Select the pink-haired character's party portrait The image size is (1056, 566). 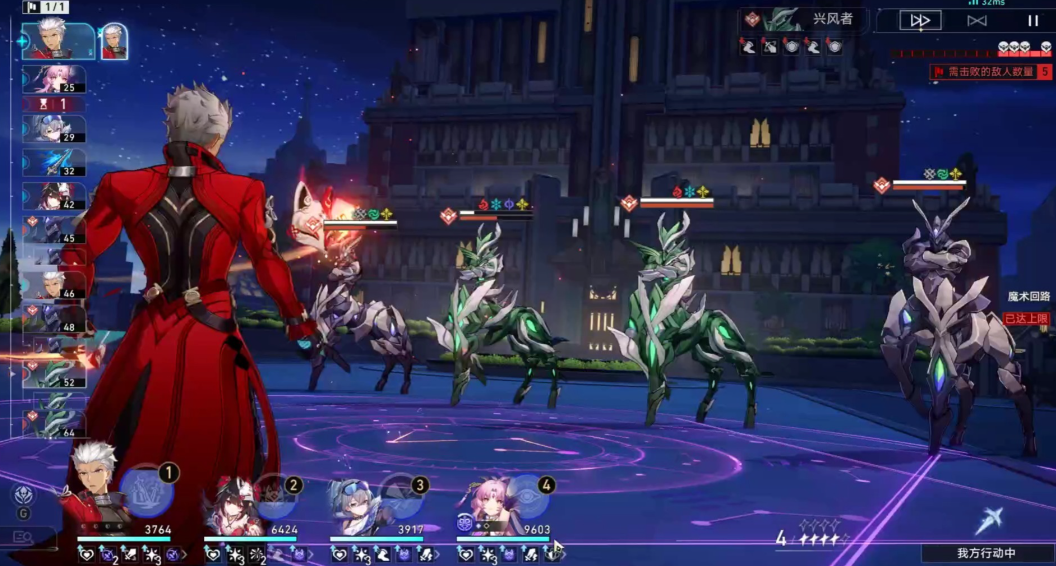(x=482, y=504)
